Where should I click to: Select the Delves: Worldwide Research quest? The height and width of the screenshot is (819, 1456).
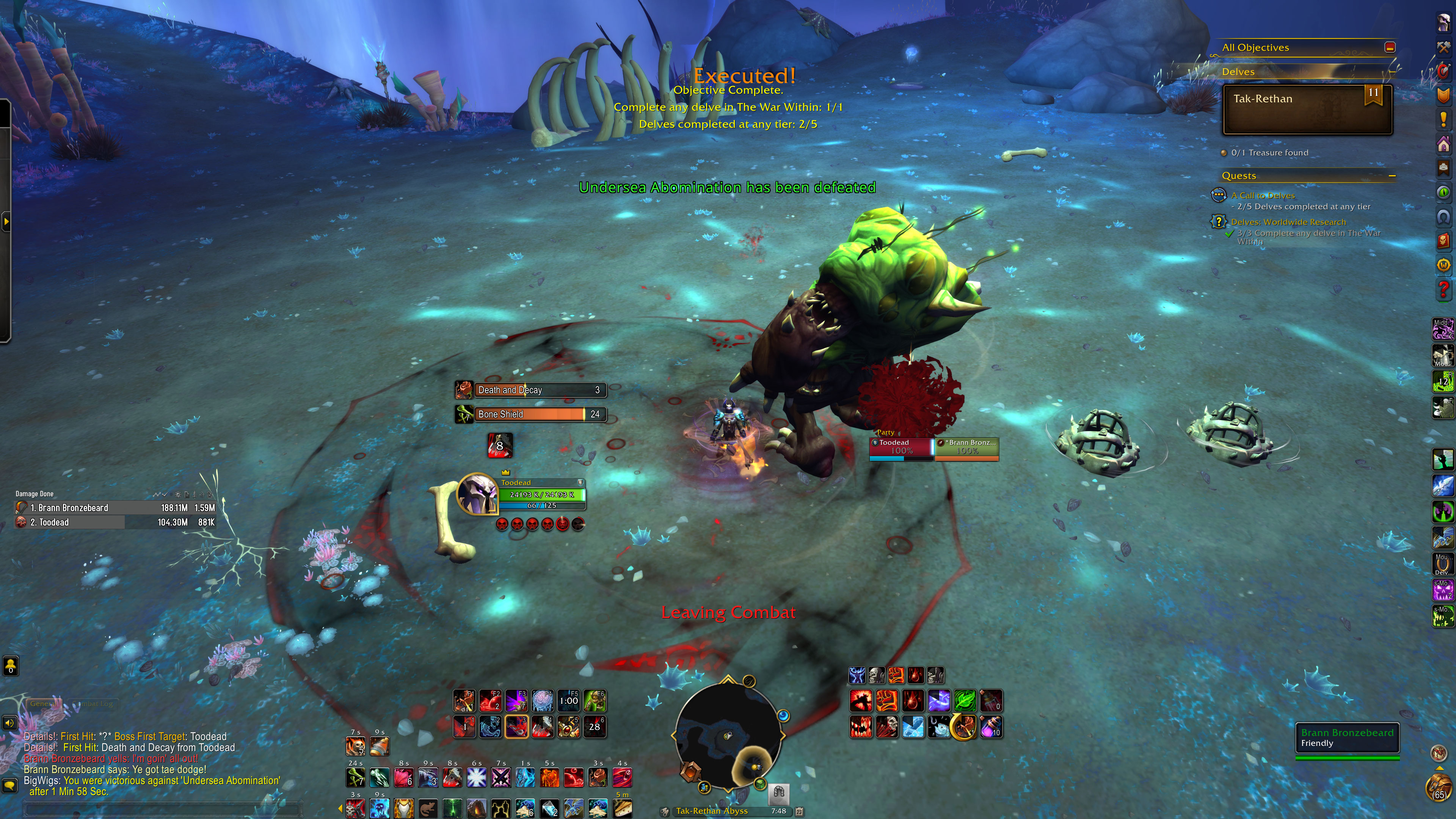tap(1288, 222)
